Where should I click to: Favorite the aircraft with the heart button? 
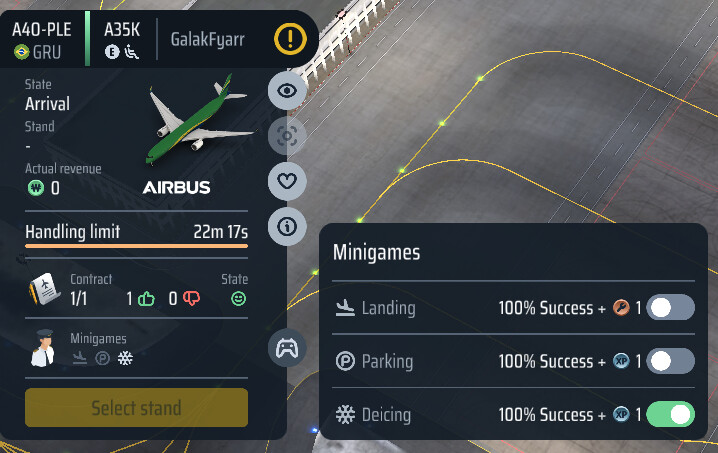(x=288, y=181)
